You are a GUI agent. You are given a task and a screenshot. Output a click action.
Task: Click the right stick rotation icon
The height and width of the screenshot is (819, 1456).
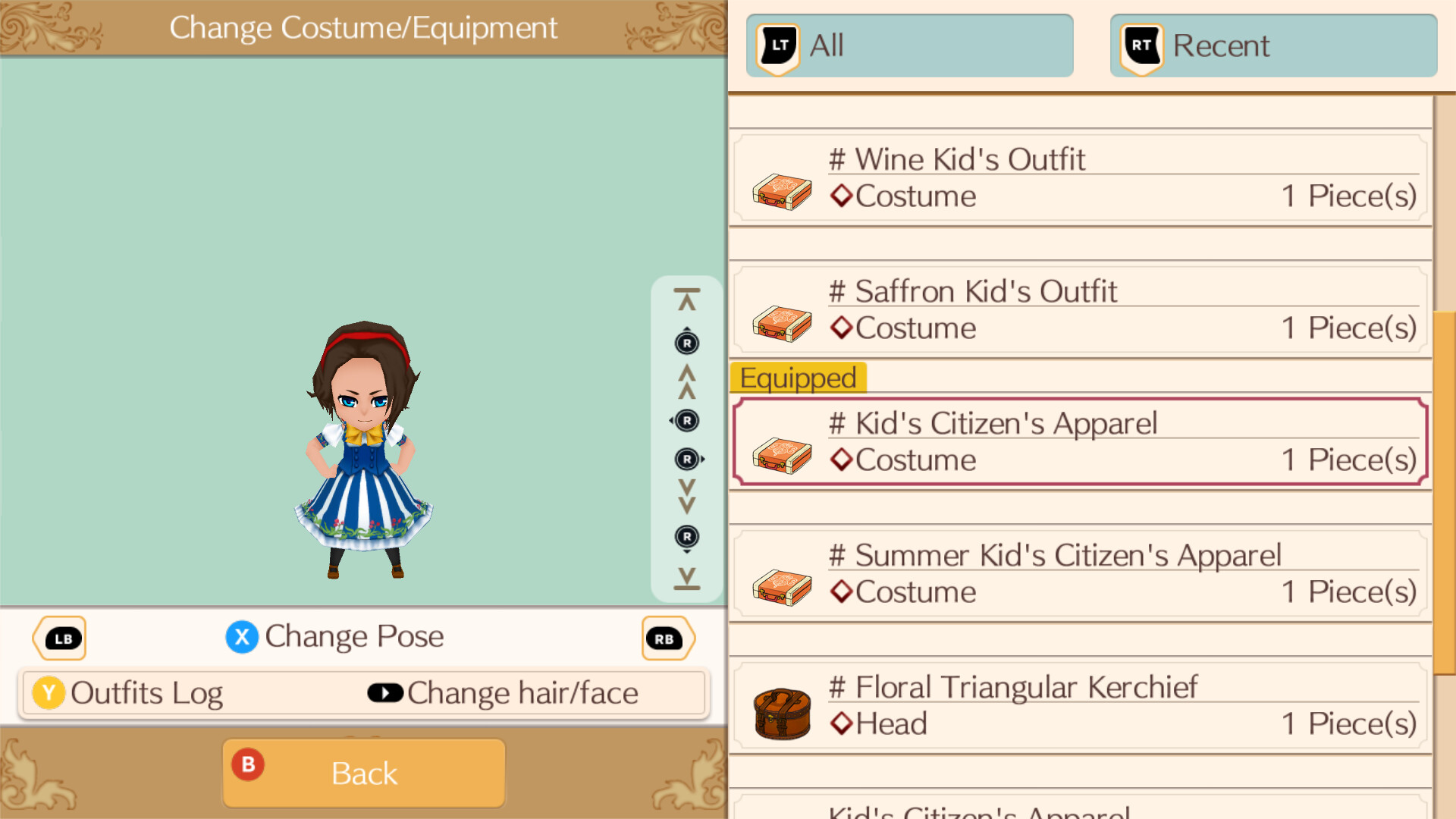pyautogui.click(x=687, y=459)
